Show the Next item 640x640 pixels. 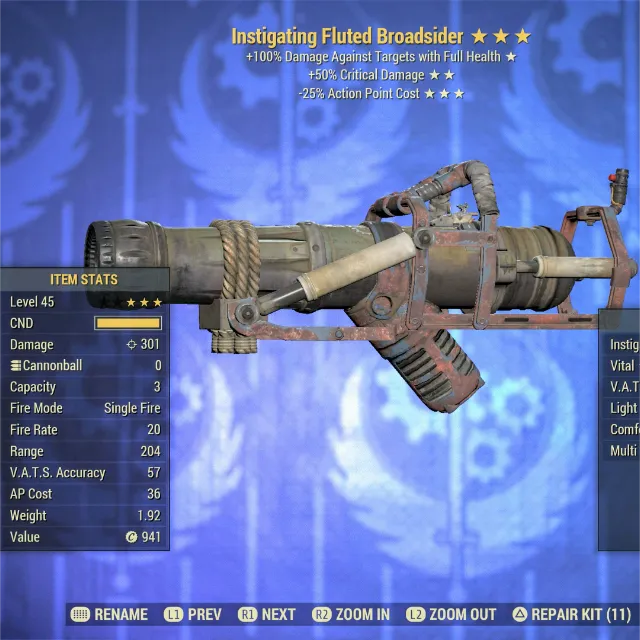[267, 614]
